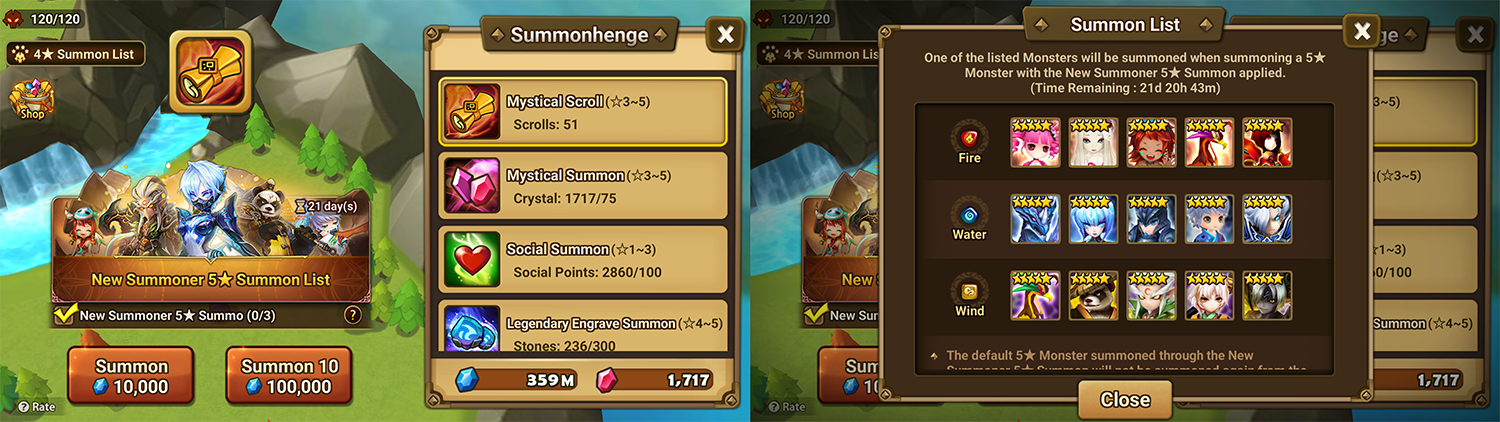This screenshot has width=1500, height=422.
Task: Open the Social Summon option
Action: (x=583, y=260)
